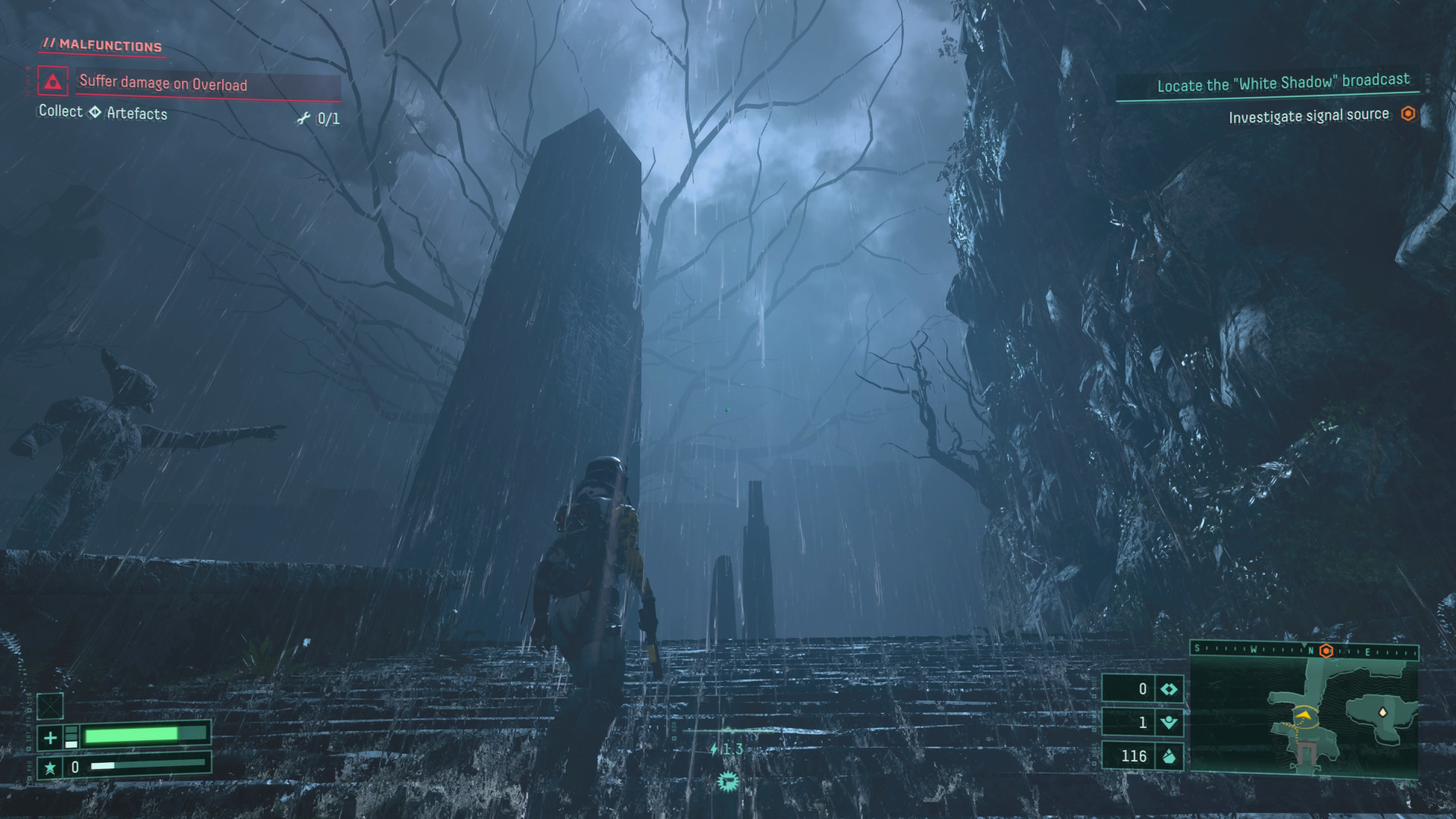
Task: Select the empty consumable item slot
Action: tap(50, 706)
